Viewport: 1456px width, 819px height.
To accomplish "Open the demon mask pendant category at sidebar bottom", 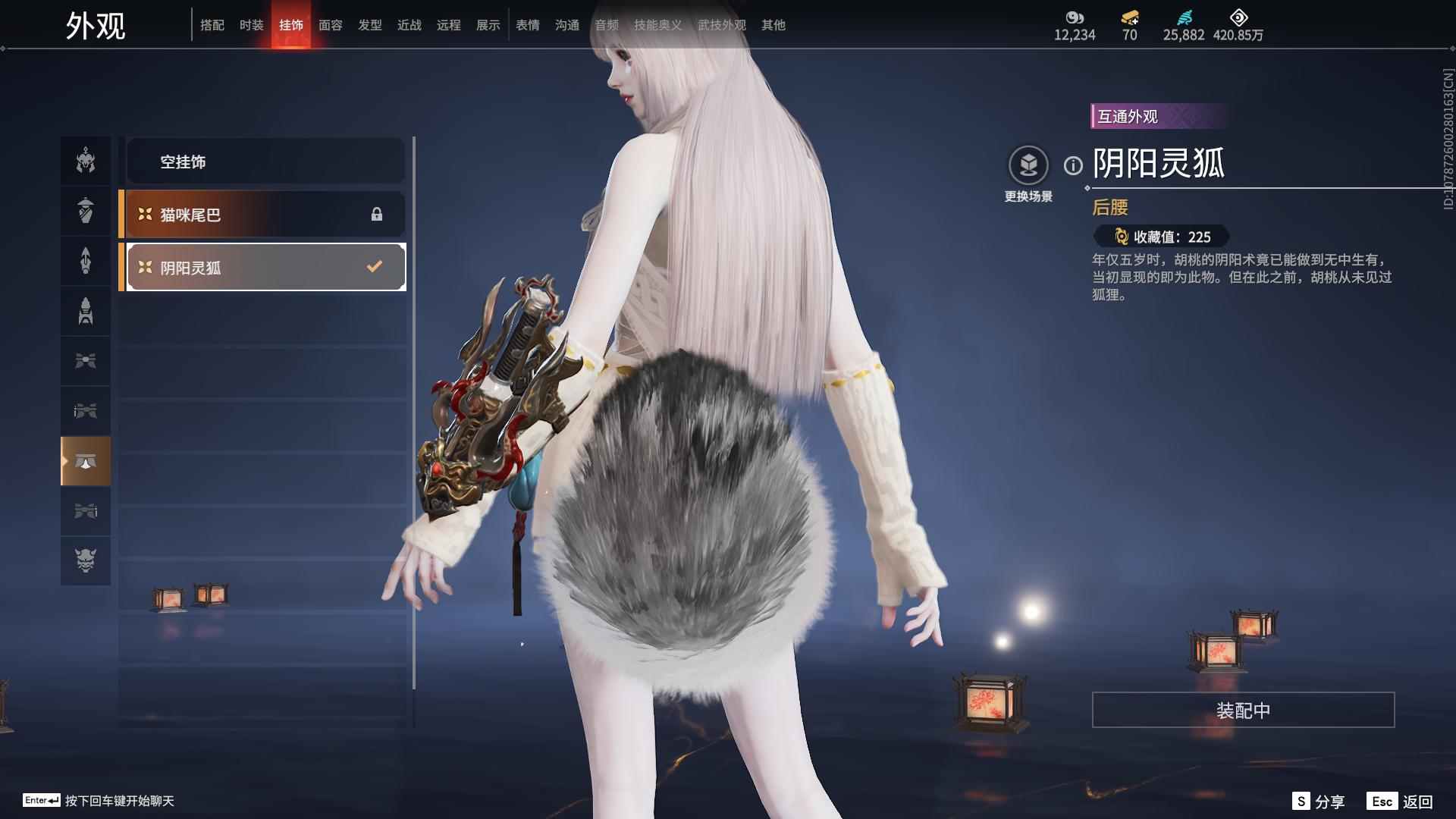I will coord(86,561).
